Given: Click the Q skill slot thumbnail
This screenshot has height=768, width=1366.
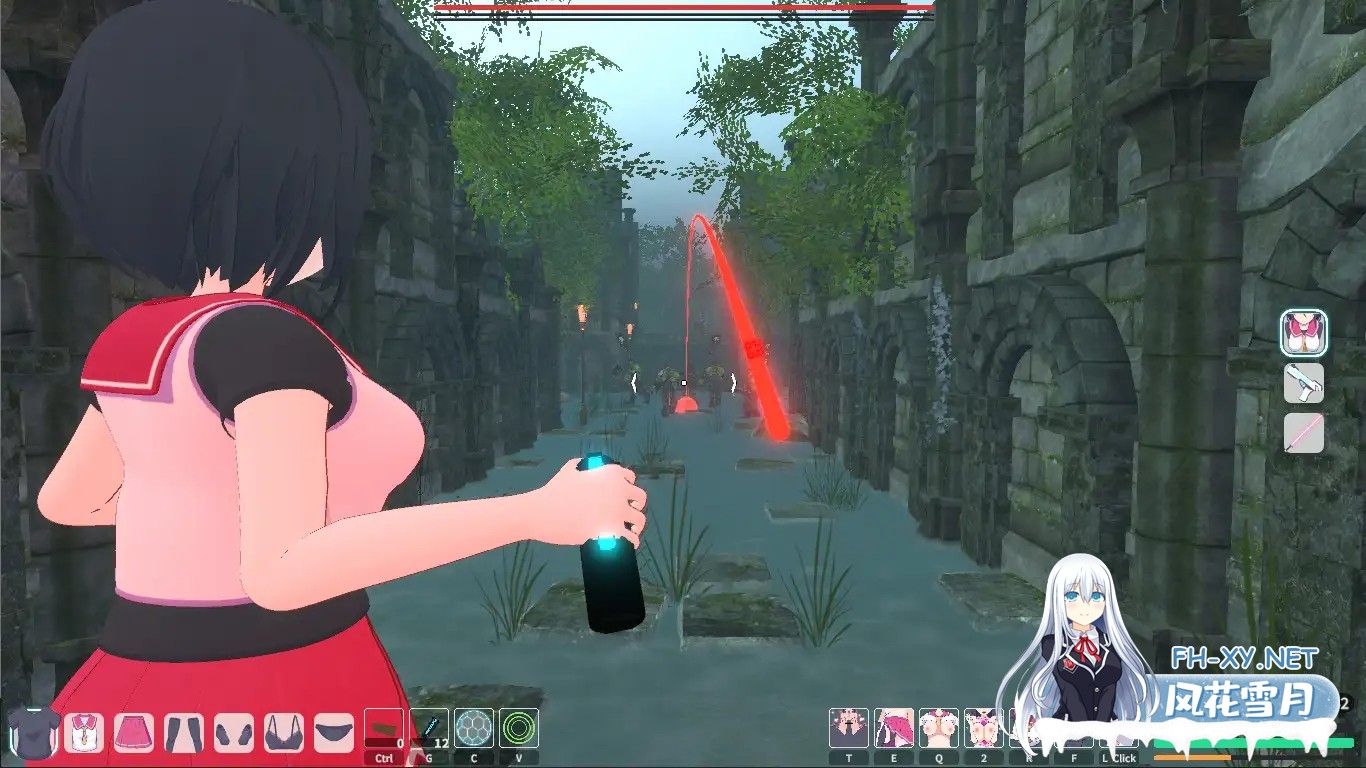Looking at the screenshot, I should [x=940, y=726].
